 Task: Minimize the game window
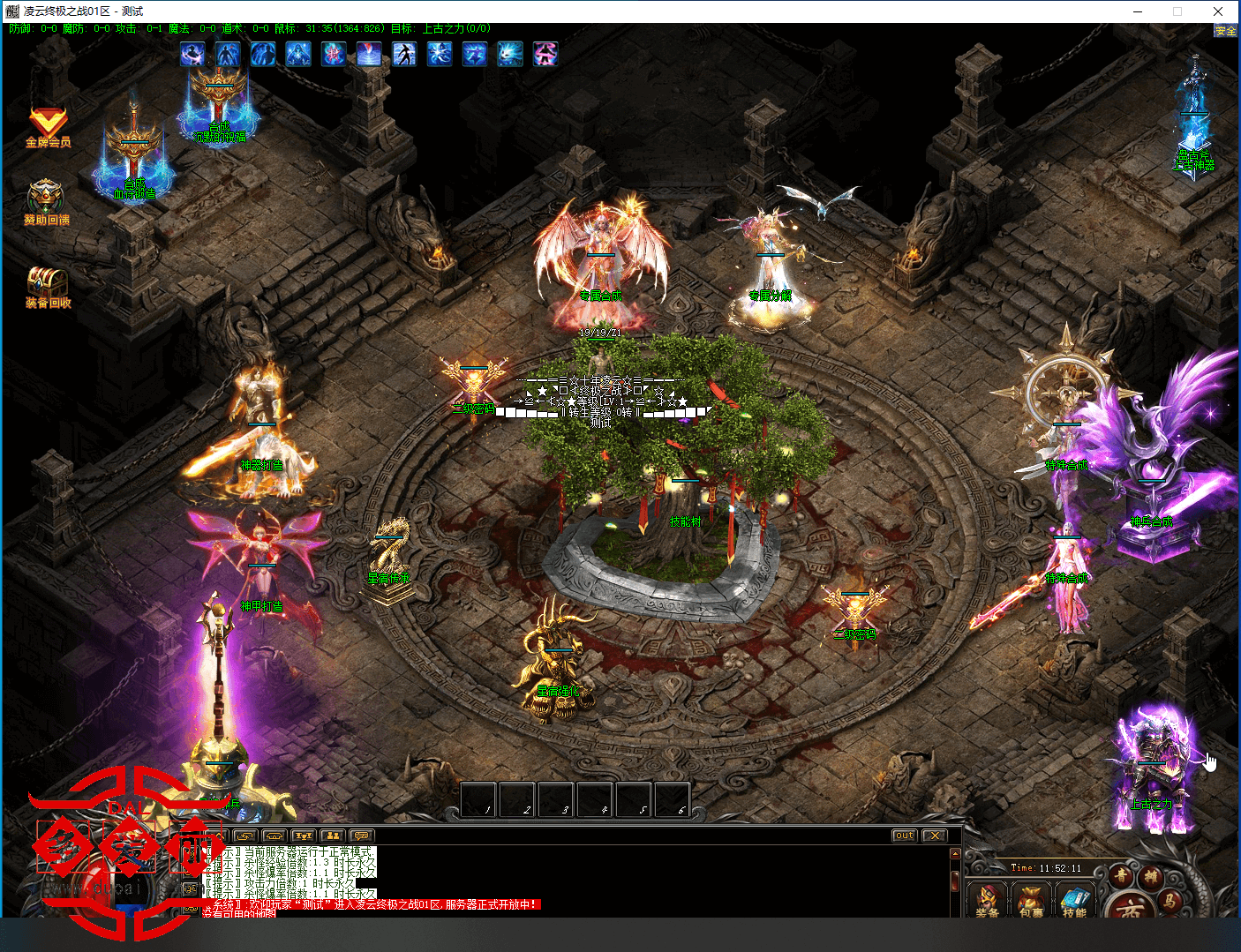pyautogui.click(x=1139, y=11)
